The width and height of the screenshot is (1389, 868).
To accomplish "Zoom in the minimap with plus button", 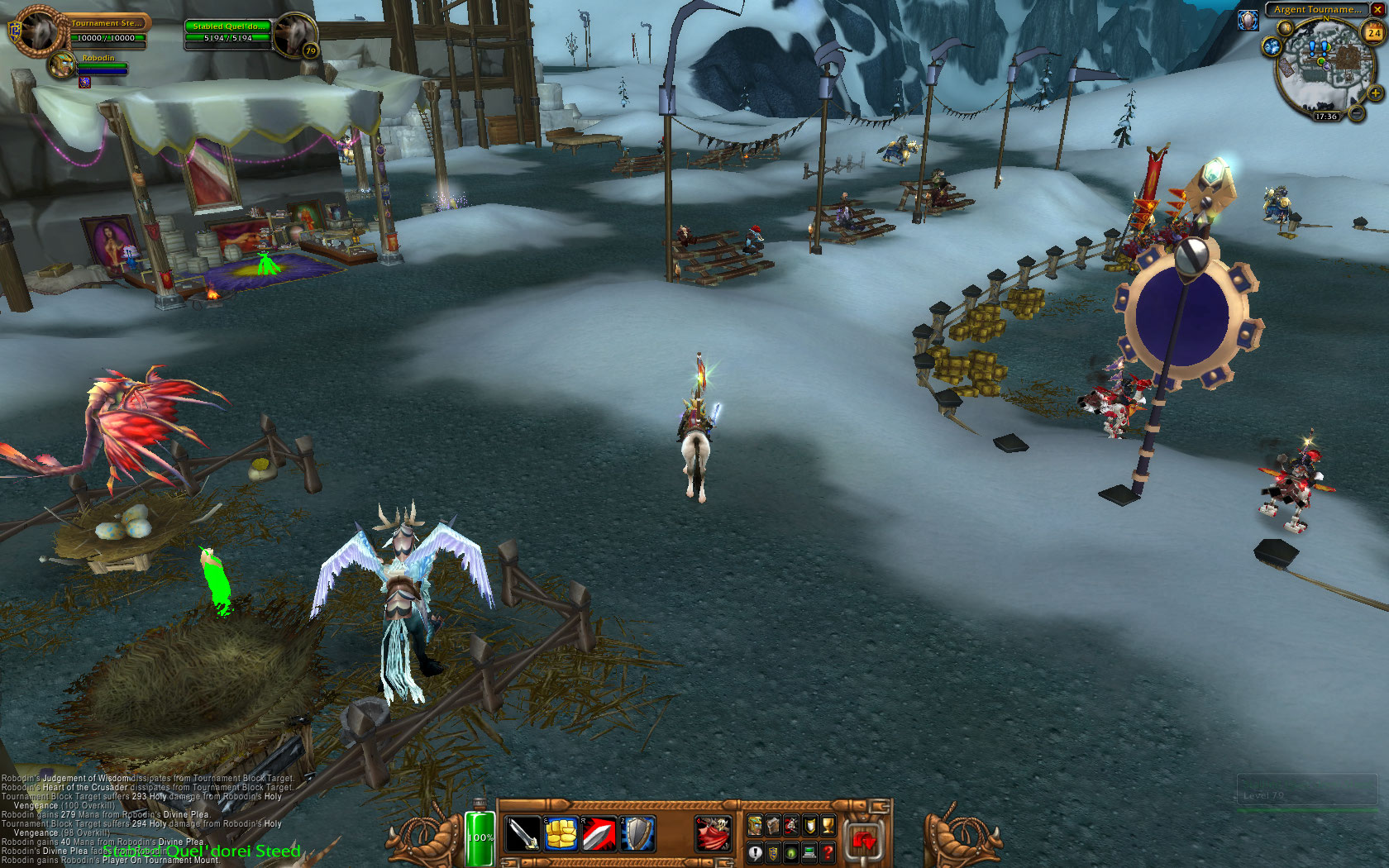I will tap(1375, 93).
